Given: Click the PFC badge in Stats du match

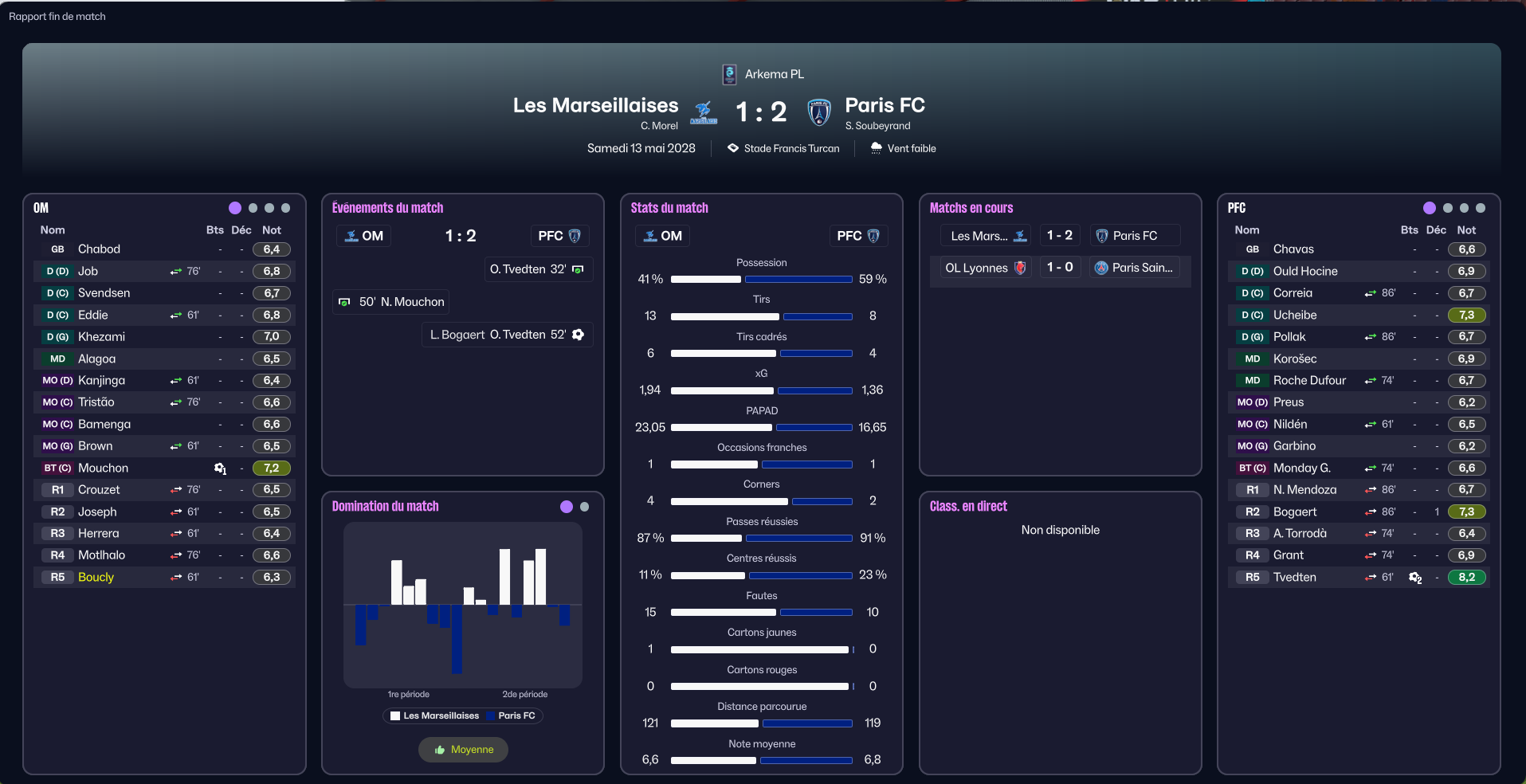Looking at the screenshot, I should click(857, 236).
